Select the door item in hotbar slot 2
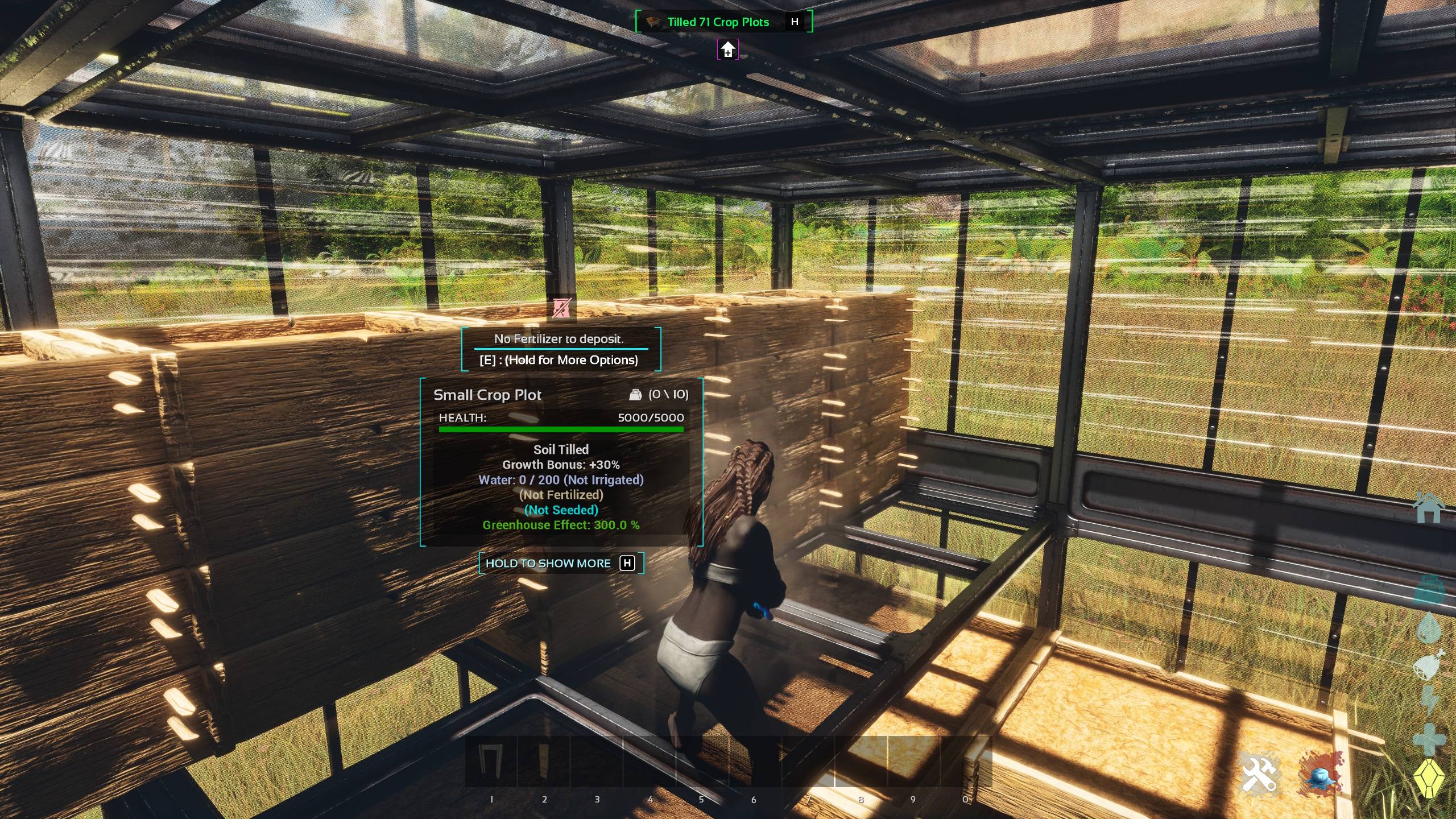The width and height of the screenshot is (1456, 819). 543,761
